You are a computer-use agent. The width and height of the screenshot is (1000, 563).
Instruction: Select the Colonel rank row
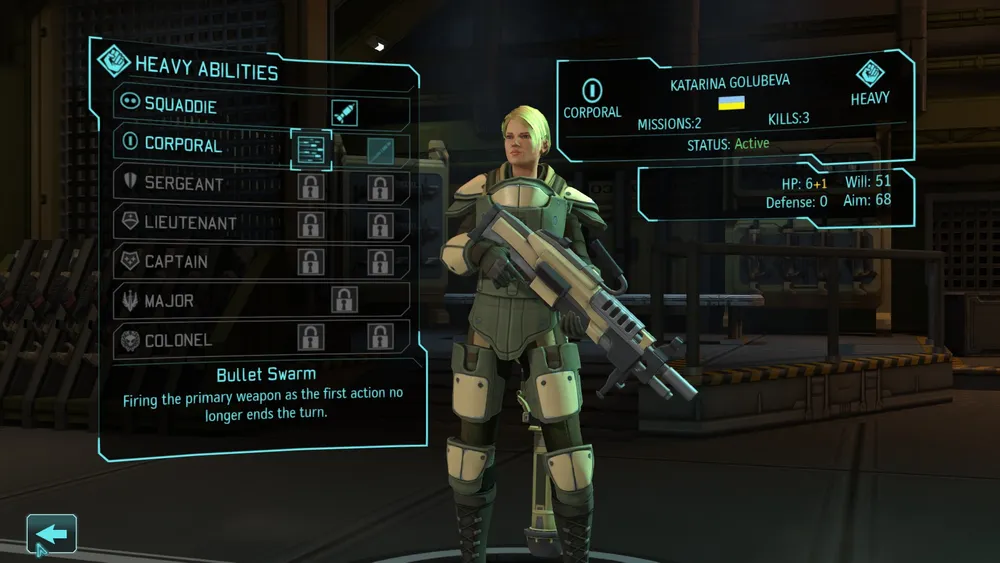[x=178, y=340]
